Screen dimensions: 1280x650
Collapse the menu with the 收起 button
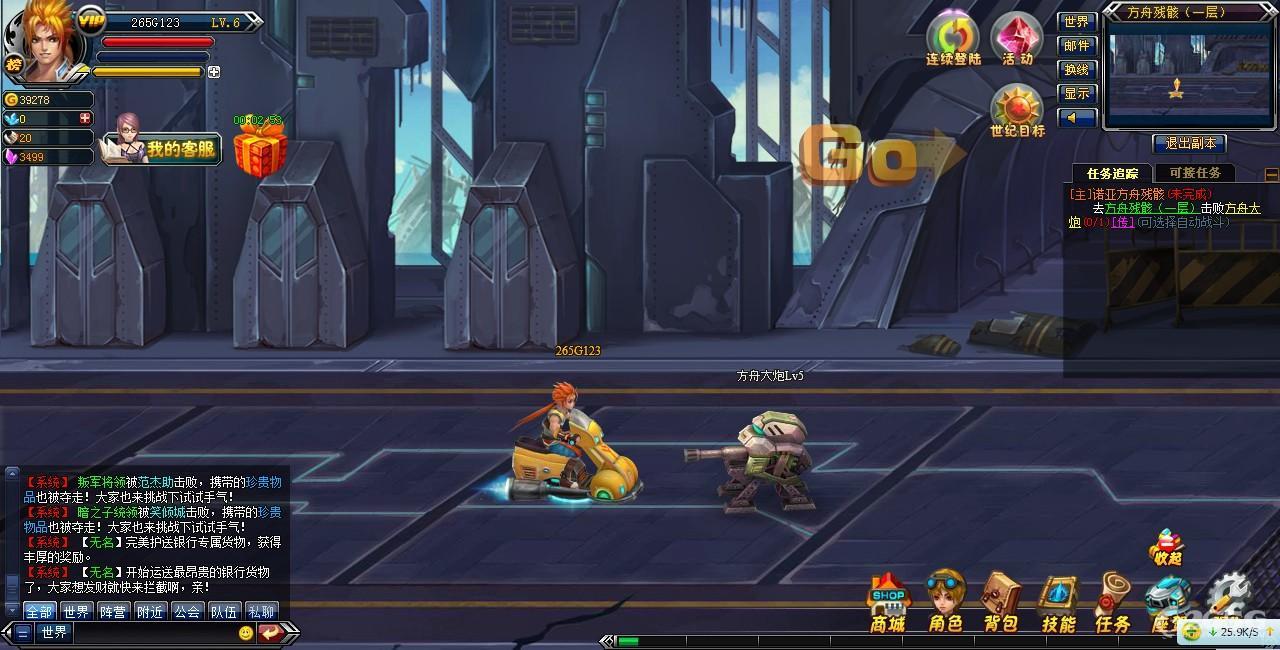click(1166, 549)
